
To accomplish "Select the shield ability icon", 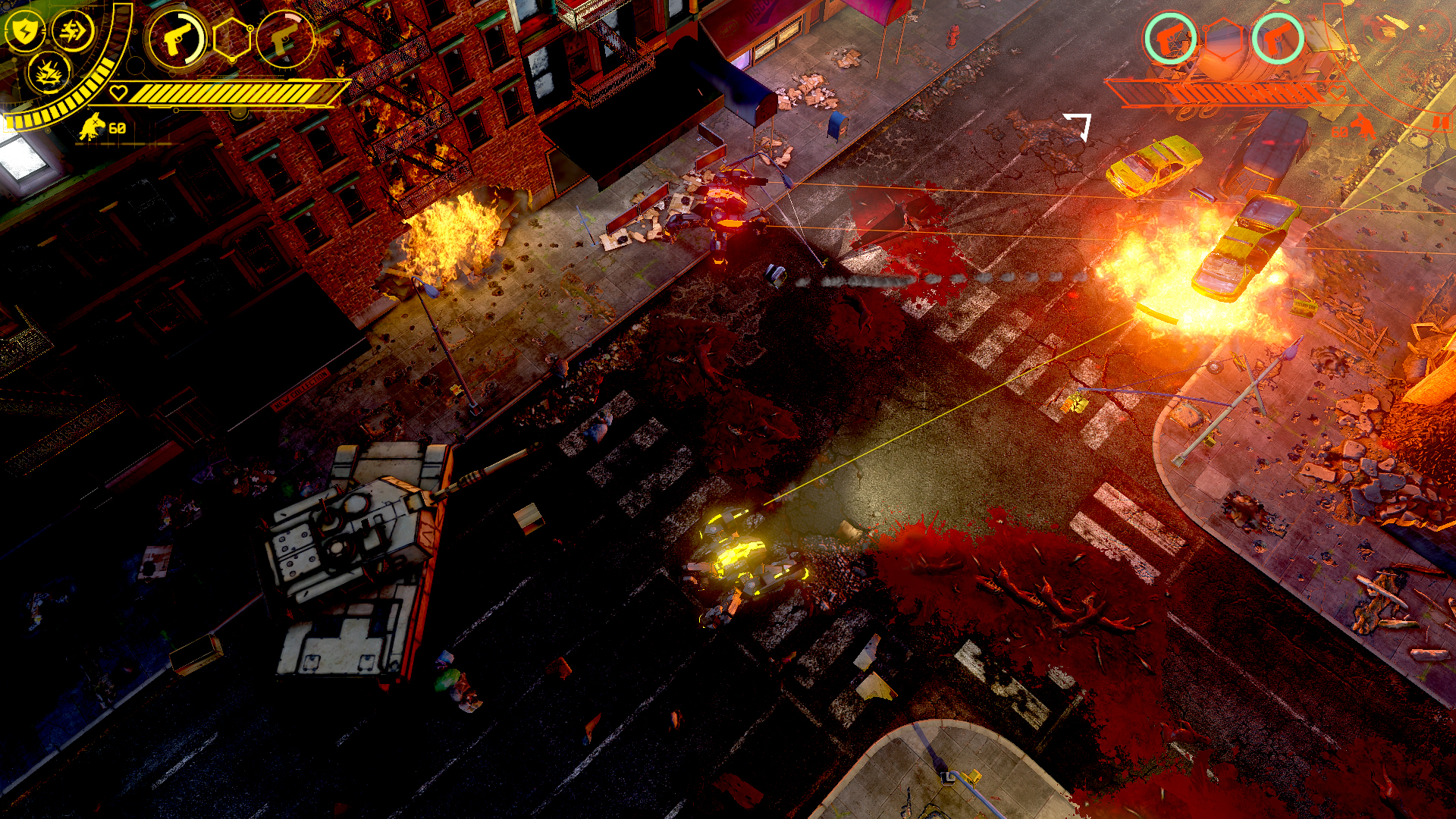I will pos(27,31).
